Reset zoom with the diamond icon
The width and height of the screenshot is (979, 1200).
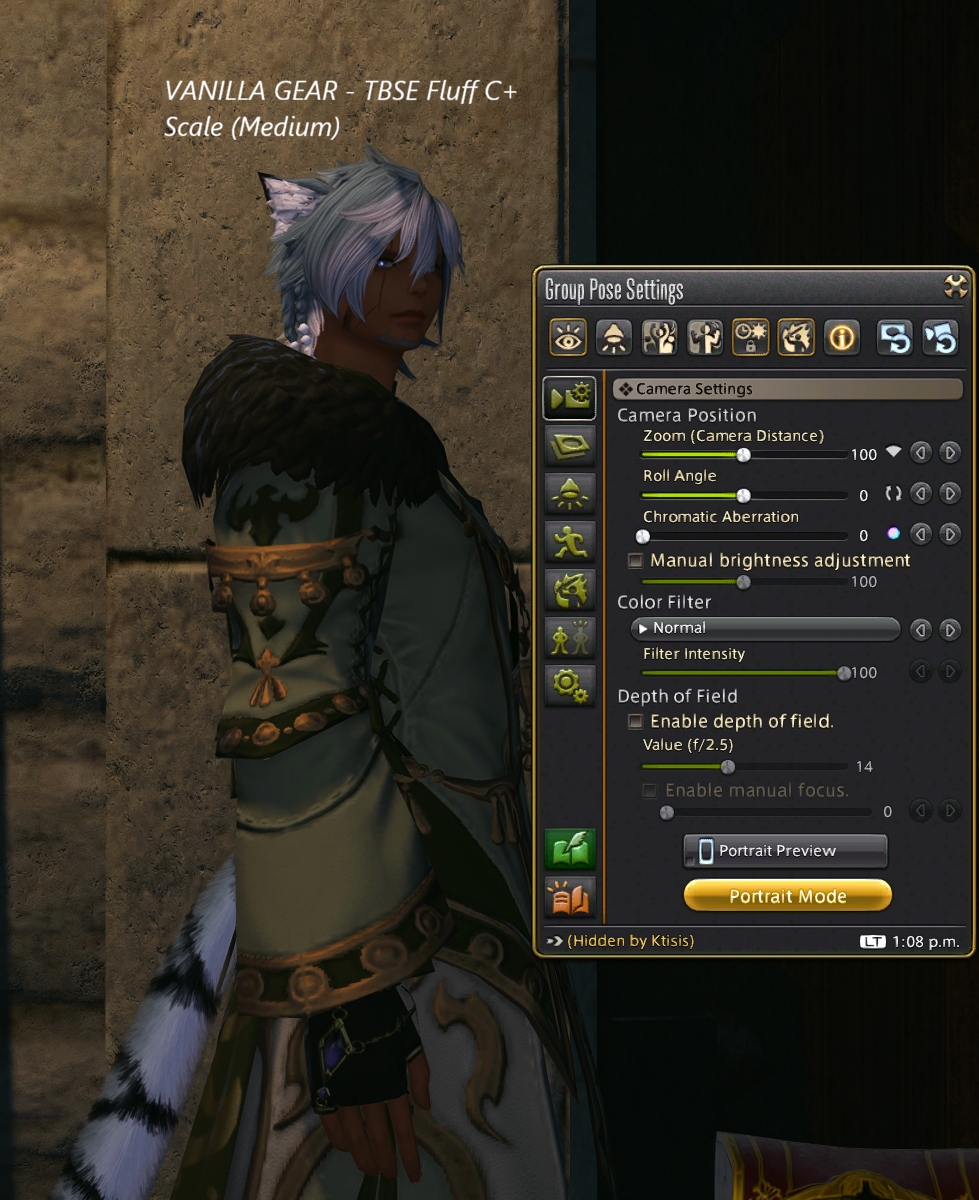893,453
